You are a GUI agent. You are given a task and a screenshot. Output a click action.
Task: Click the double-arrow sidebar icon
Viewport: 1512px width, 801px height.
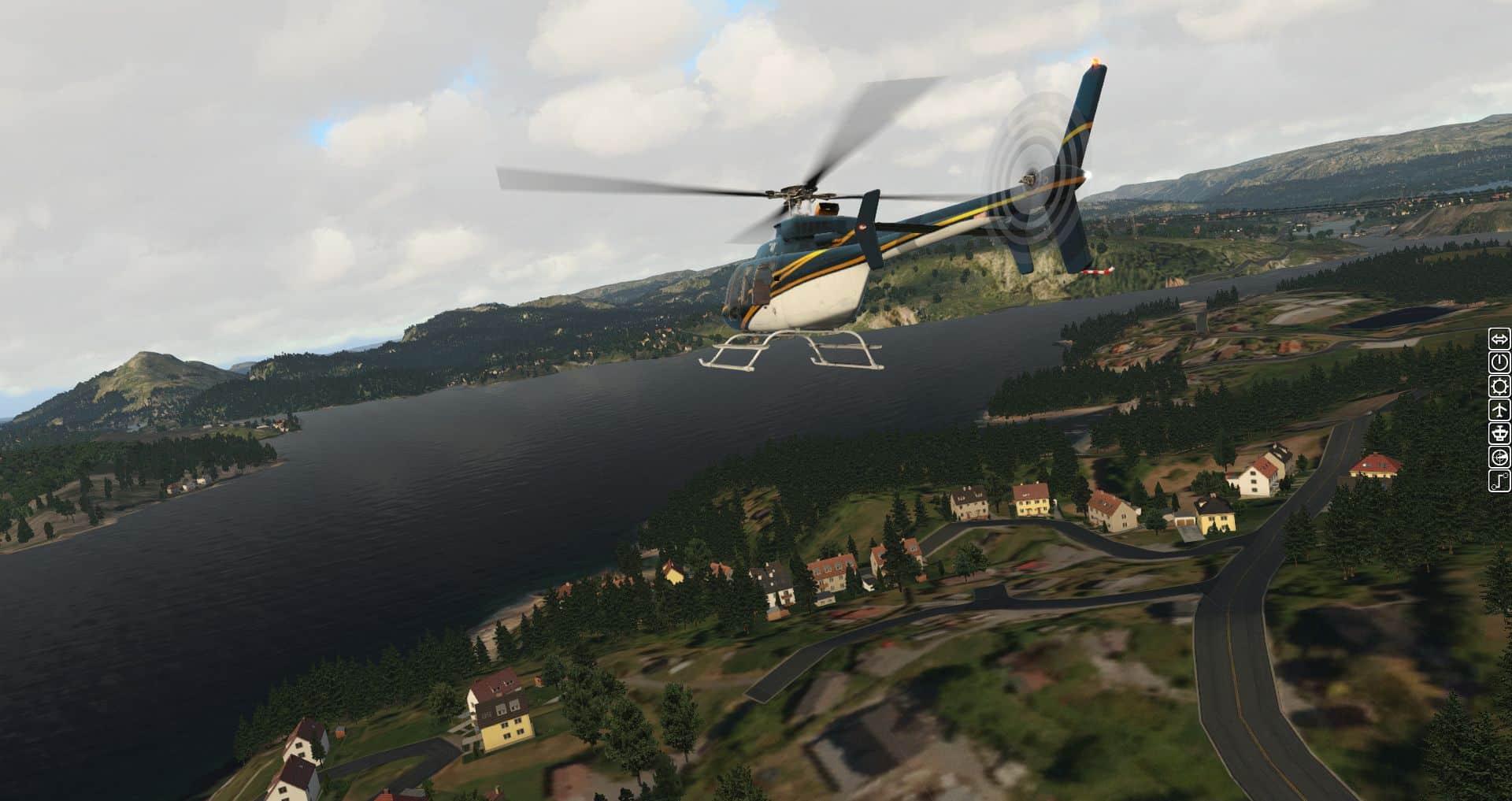[1499, 339]
